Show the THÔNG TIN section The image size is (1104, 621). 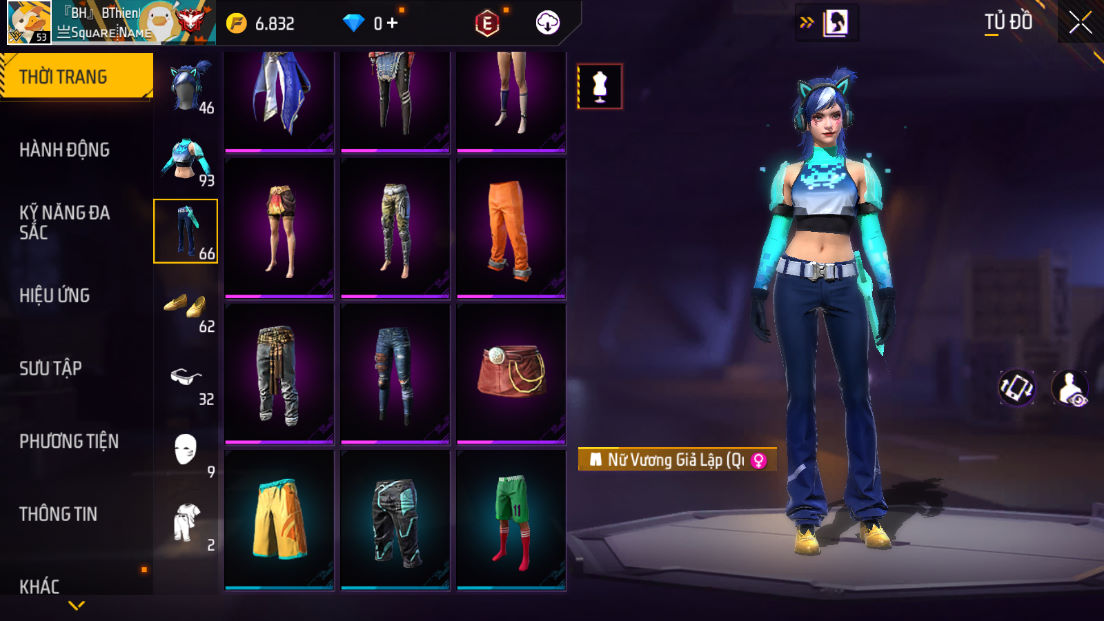[59, 514]
